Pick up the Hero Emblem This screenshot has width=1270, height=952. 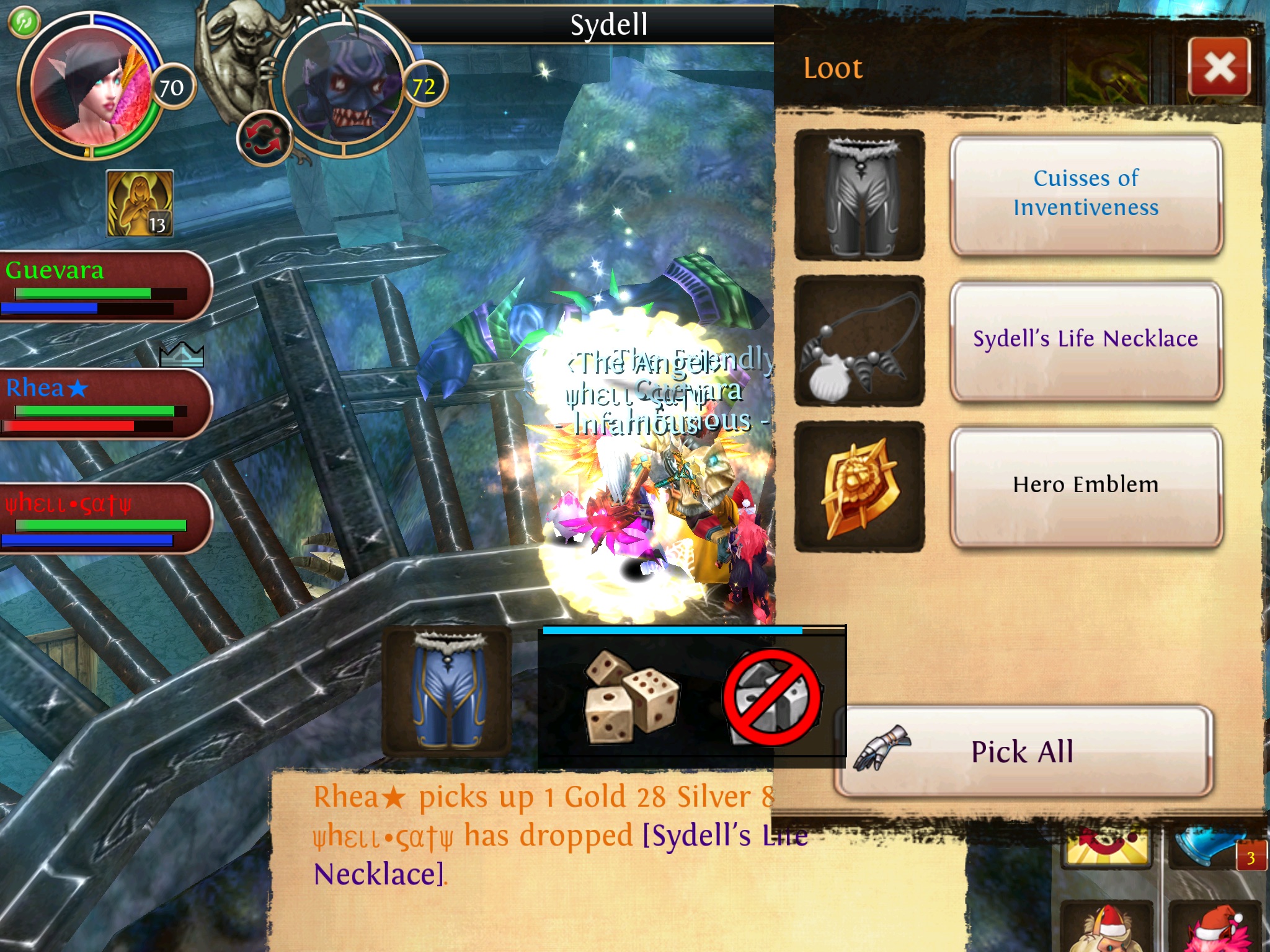point(1085,485)
